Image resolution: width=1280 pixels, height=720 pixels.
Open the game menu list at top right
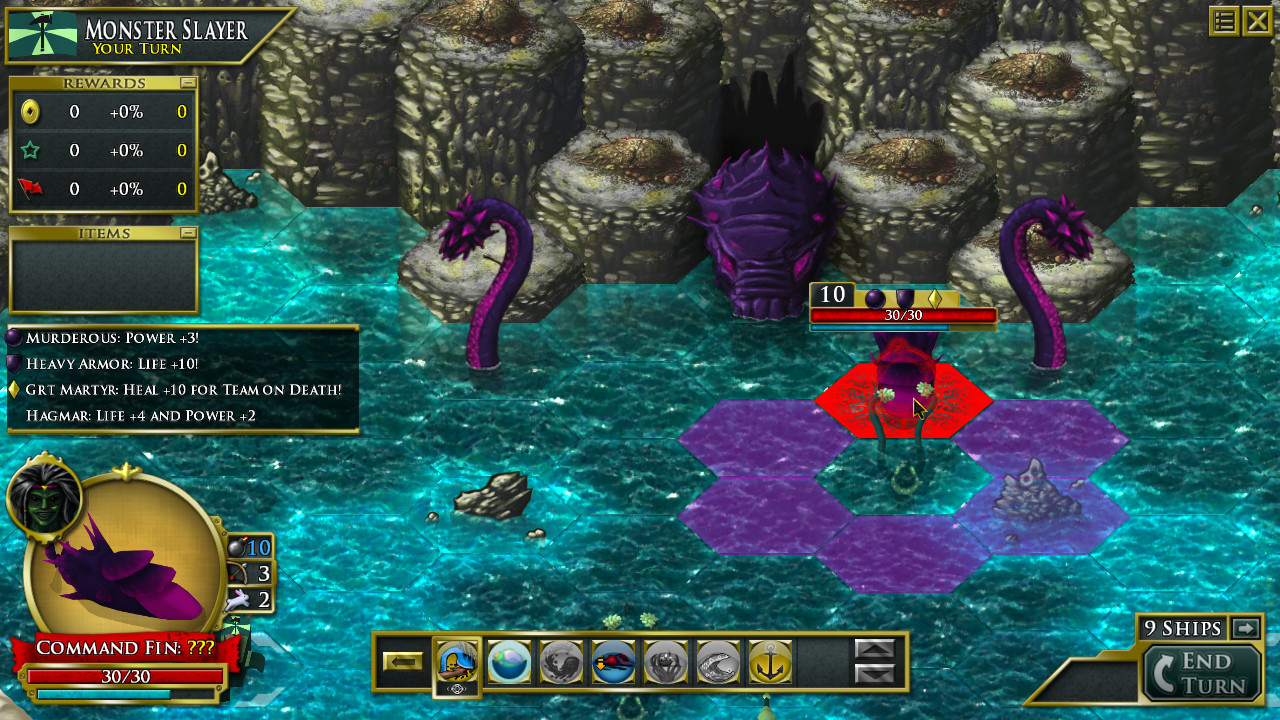click(x=1224, y=21)
